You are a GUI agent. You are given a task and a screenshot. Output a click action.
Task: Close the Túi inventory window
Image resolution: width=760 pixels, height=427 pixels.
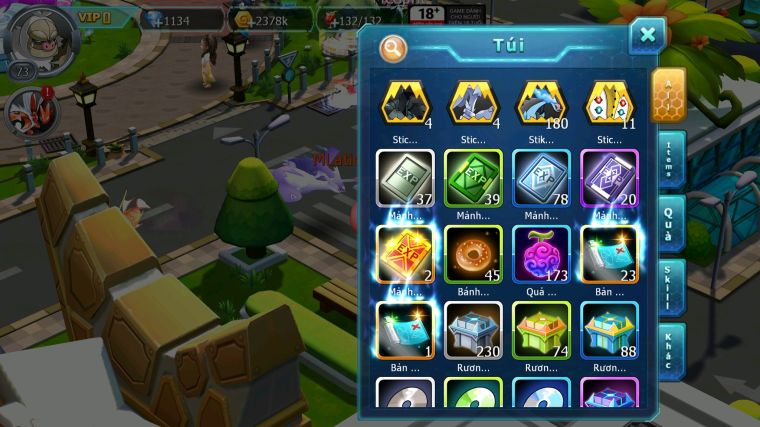[647, 36]
